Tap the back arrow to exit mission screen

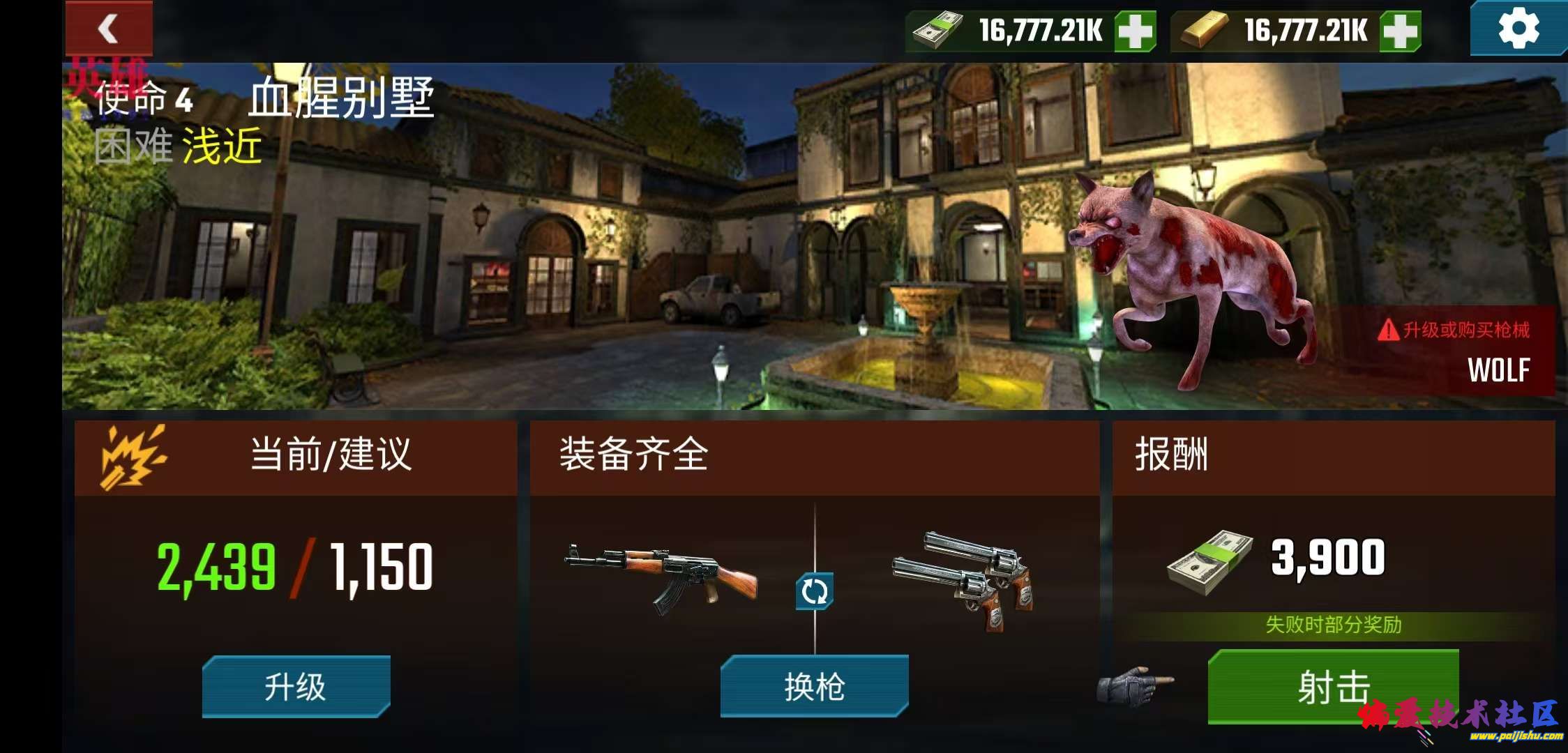tap(108, 28)
